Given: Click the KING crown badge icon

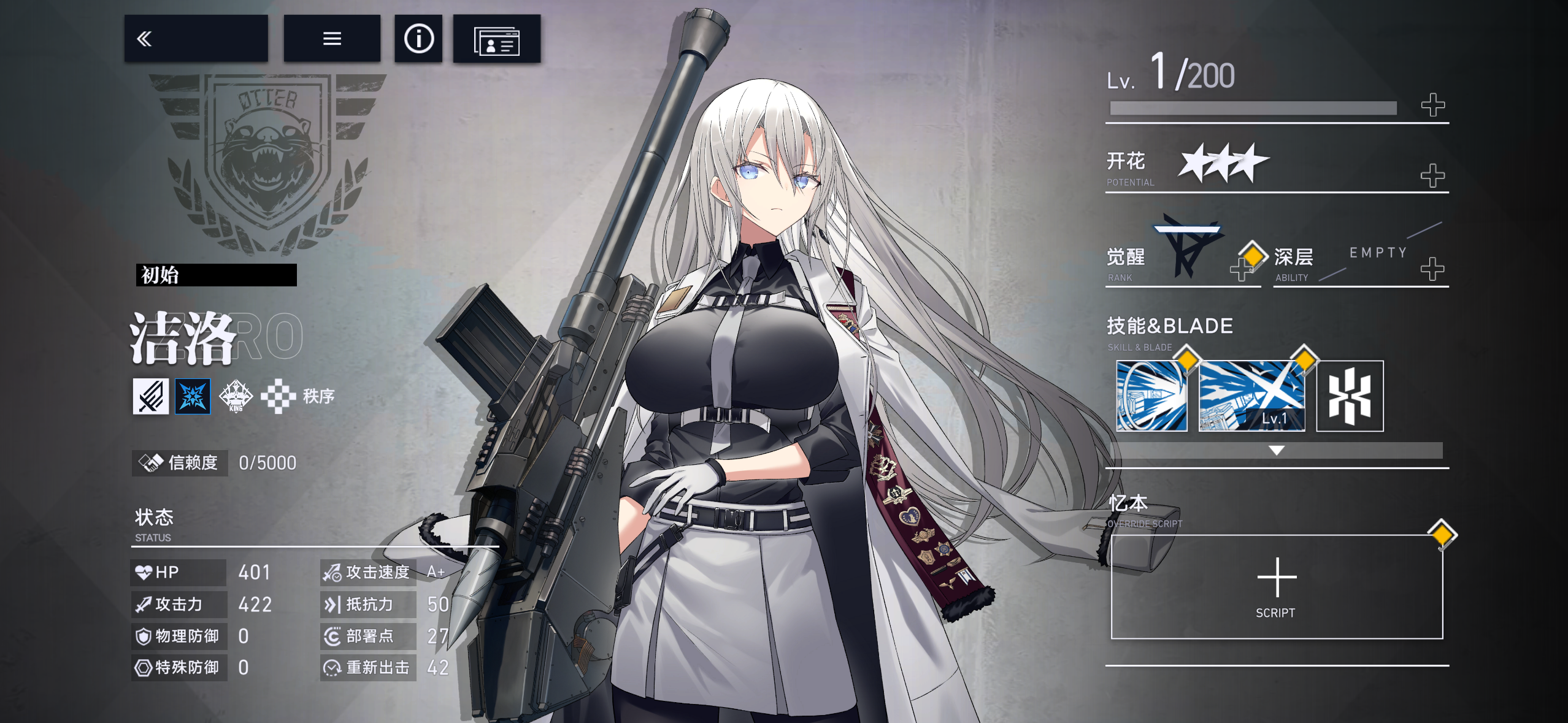Looking at the screenshot, I should 236,396.
